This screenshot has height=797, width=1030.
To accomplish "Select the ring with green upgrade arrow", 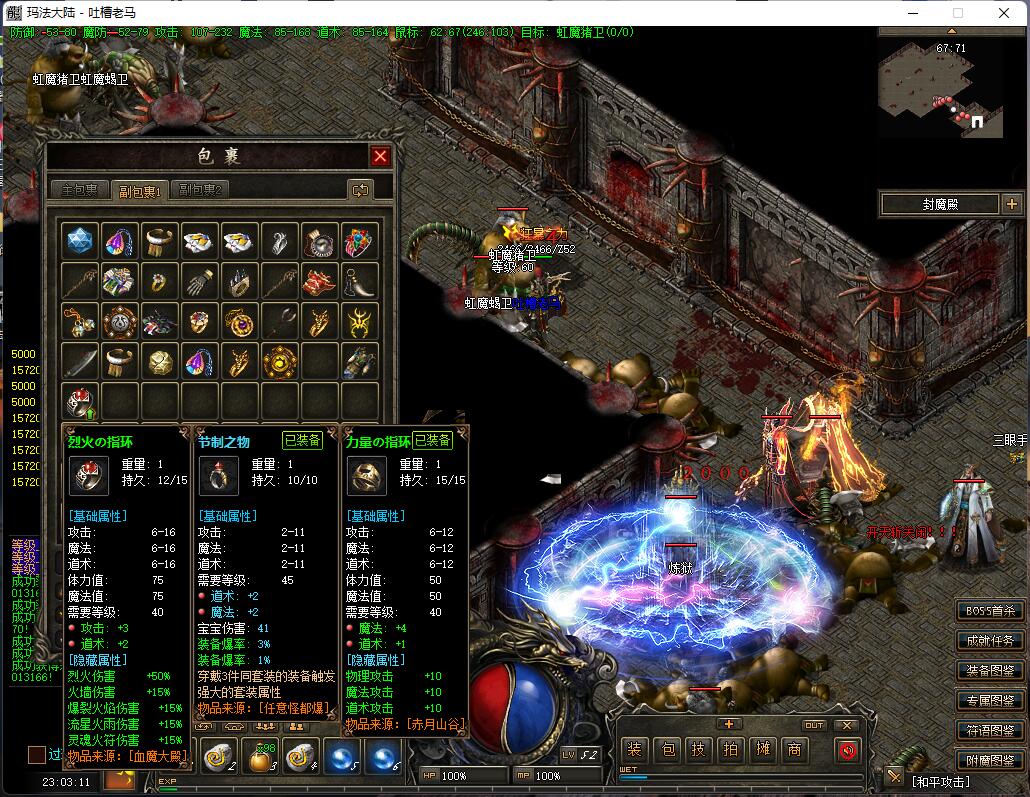I will click(80, 401).
